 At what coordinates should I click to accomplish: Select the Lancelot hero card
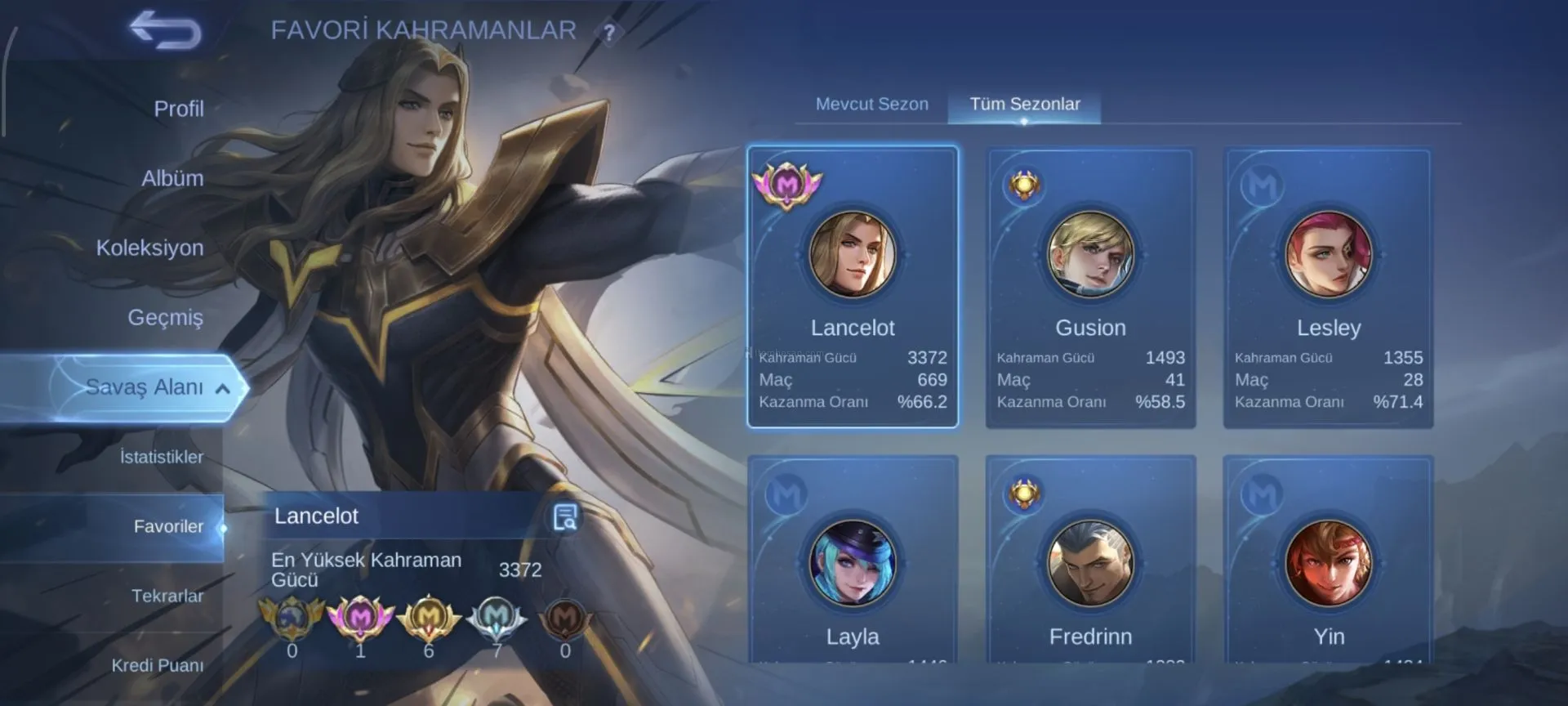coord(852,287)
